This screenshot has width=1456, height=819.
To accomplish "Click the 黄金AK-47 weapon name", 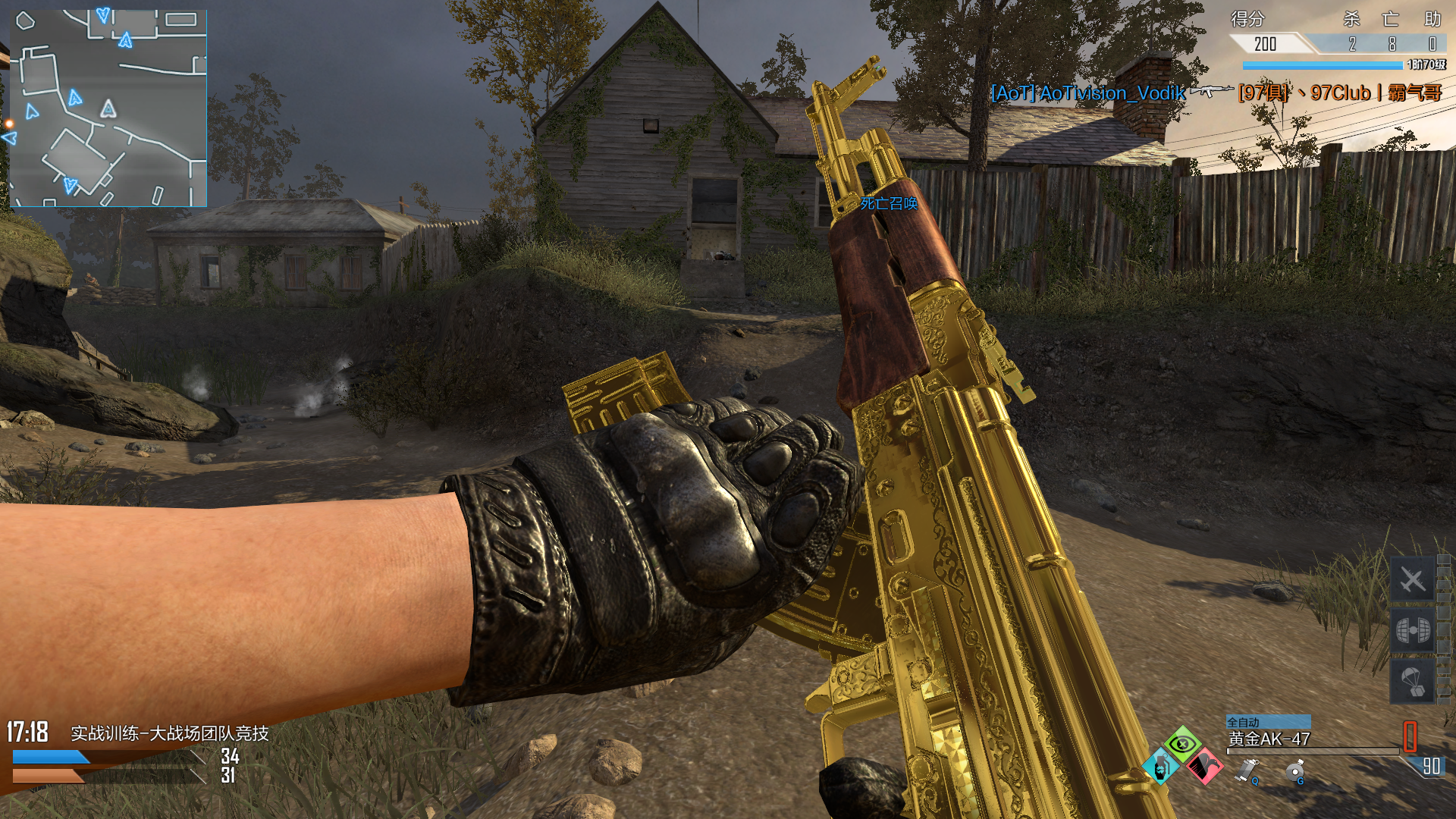I will (1269, 739).
